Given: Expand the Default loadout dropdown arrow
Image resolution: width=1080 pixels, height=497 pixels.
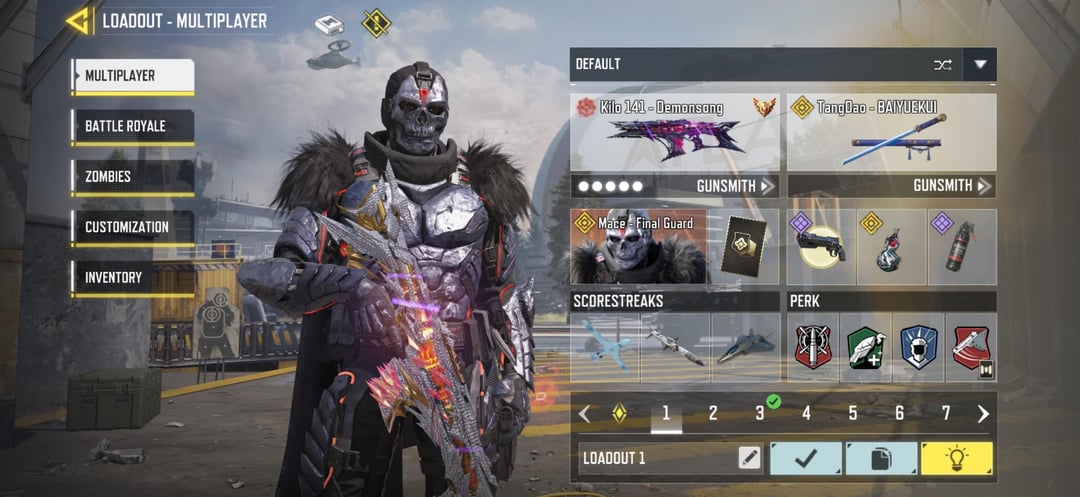Looking at the screenshot, I should pos(980,65).
